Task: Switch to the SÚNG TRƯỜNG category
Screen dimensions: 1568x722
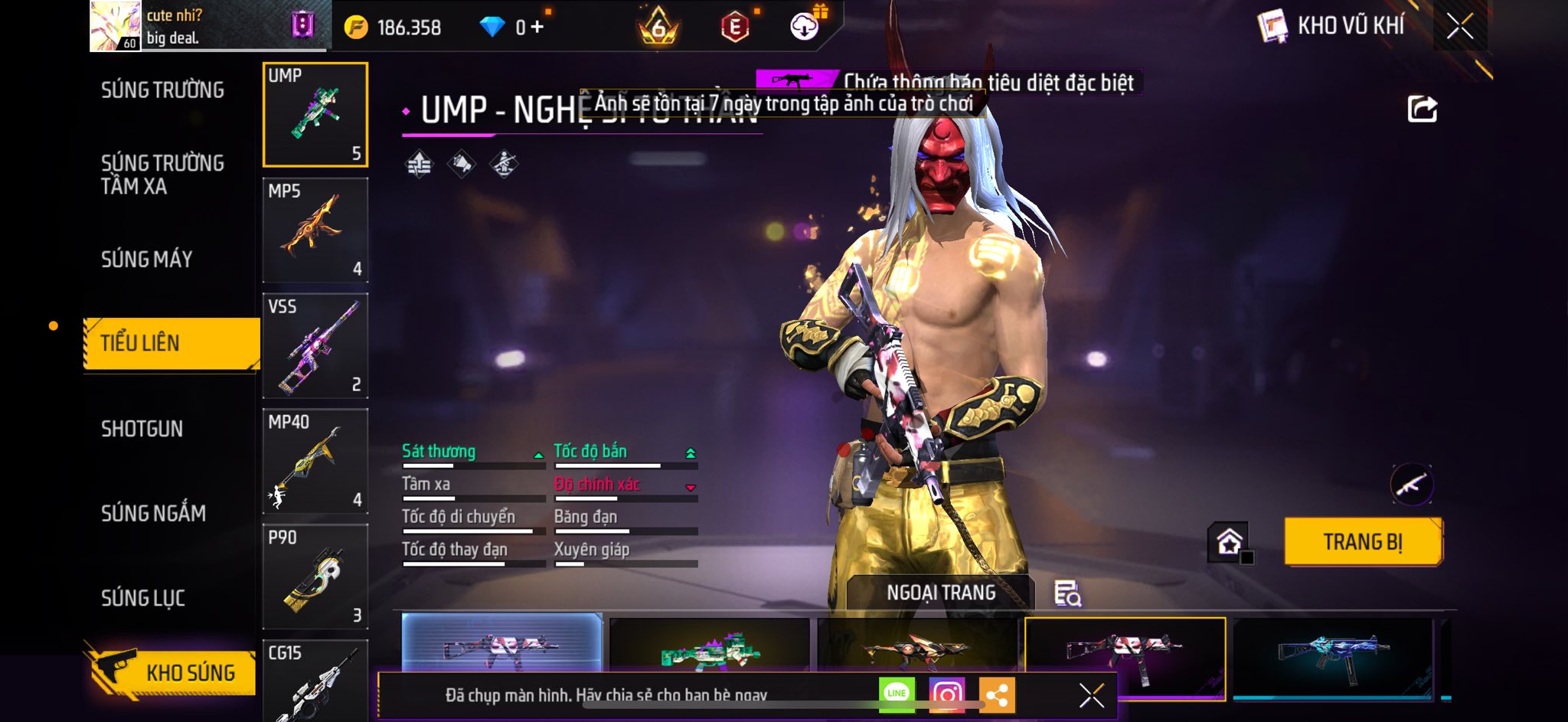Action: [x=162, y=90]
